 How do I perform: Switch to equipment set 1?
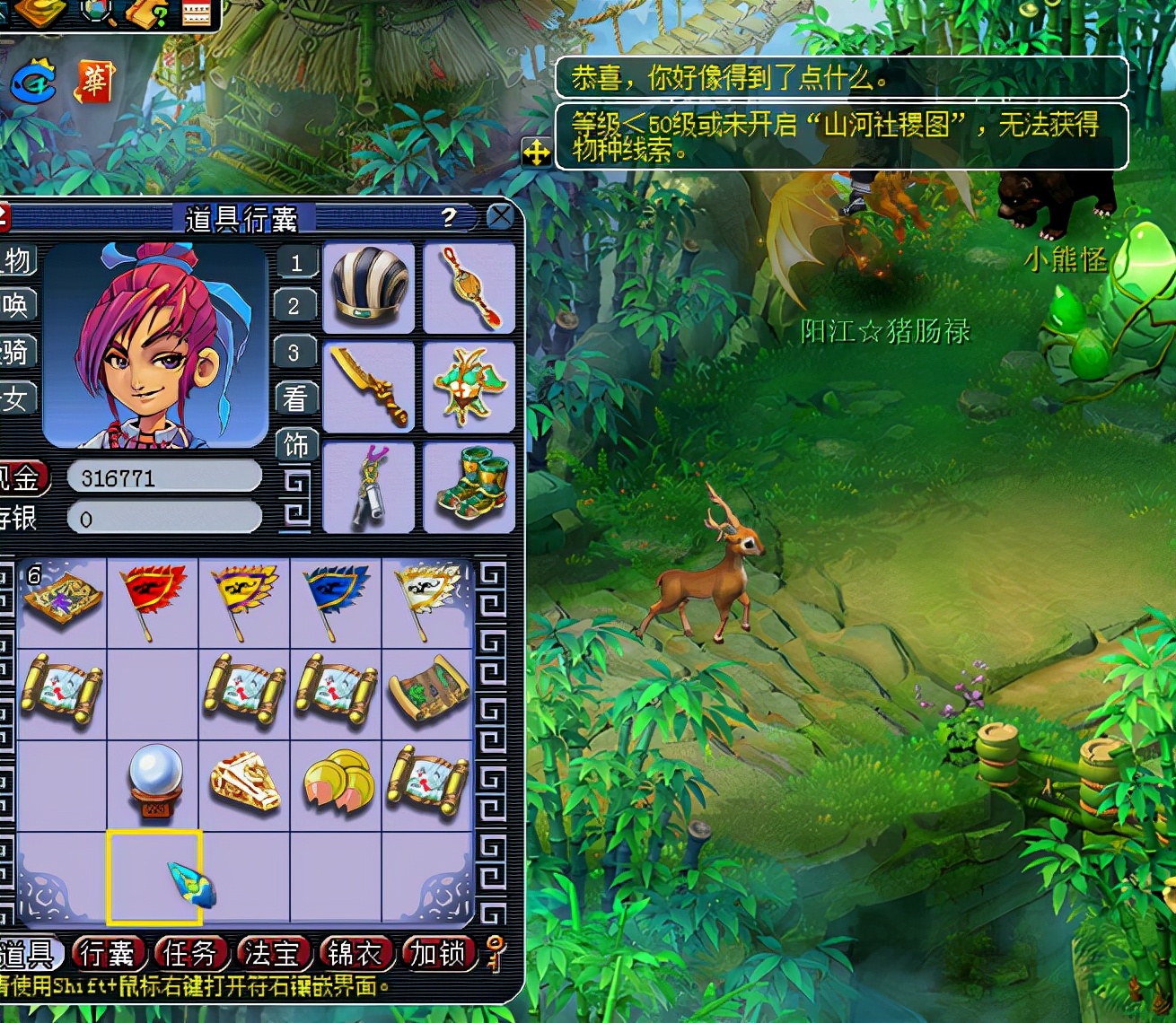(x=296, y=263)
